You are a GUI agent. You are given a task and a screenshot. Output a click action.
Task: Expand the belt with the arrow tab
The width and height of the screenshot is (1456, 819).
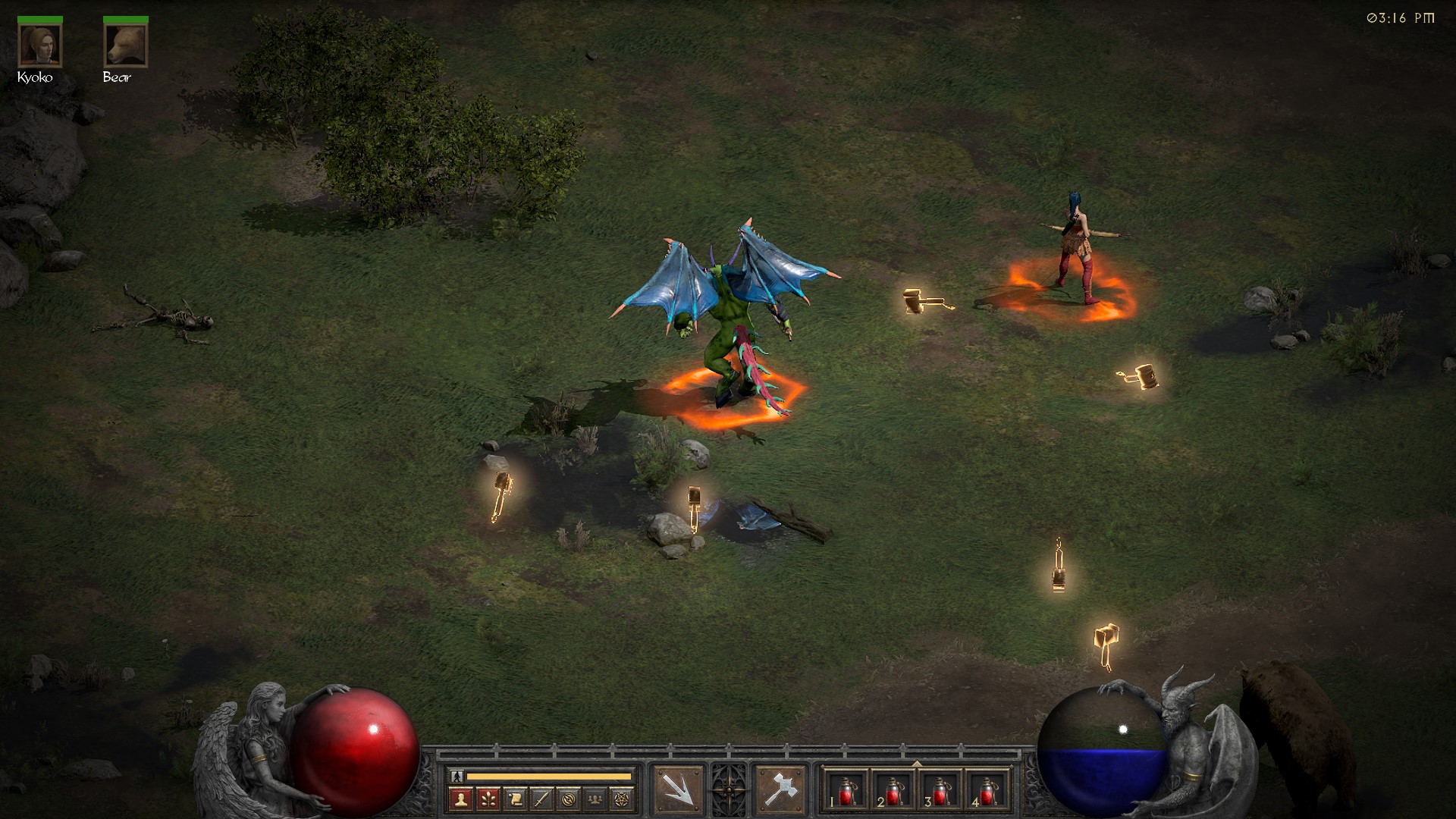click(917, 763)
